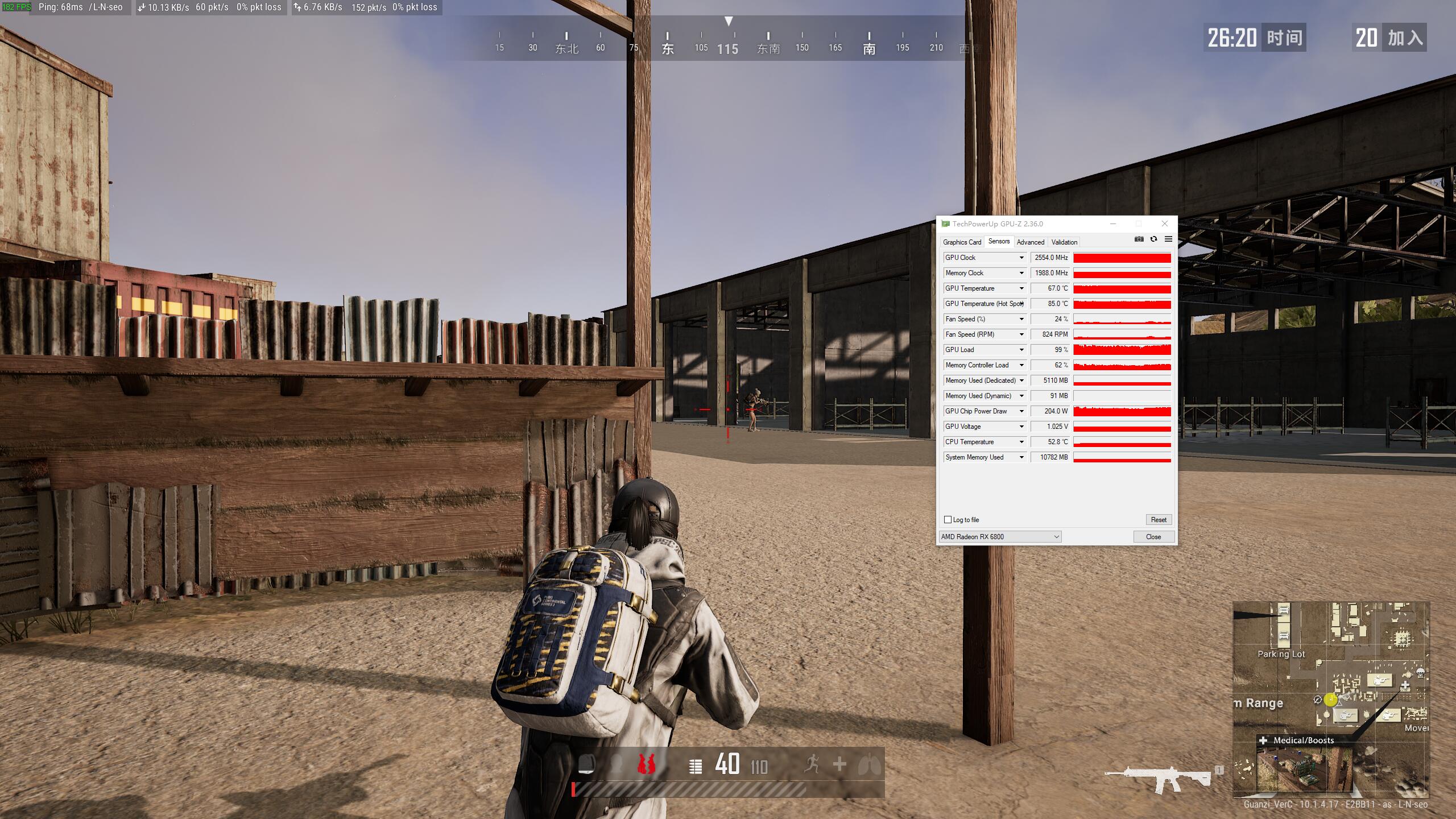Switch to the Graphics Card tab

coord(962,242)
